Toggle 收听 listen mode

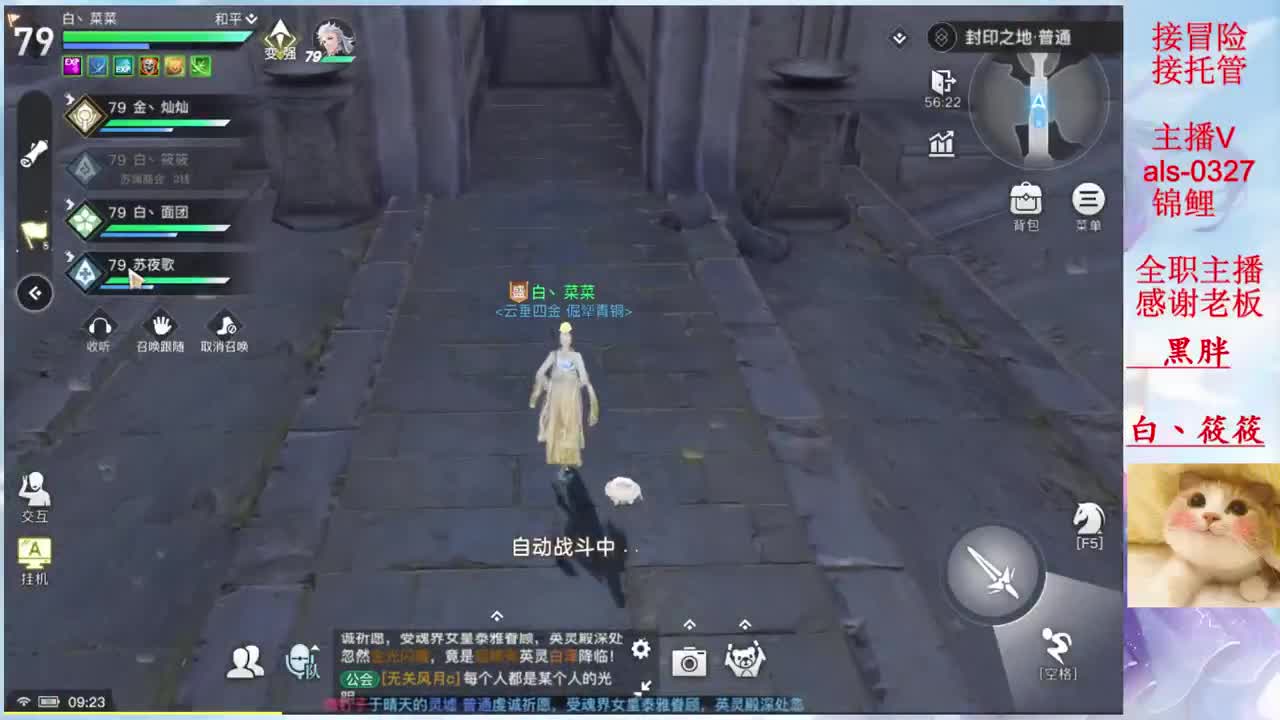pos(99,325)
